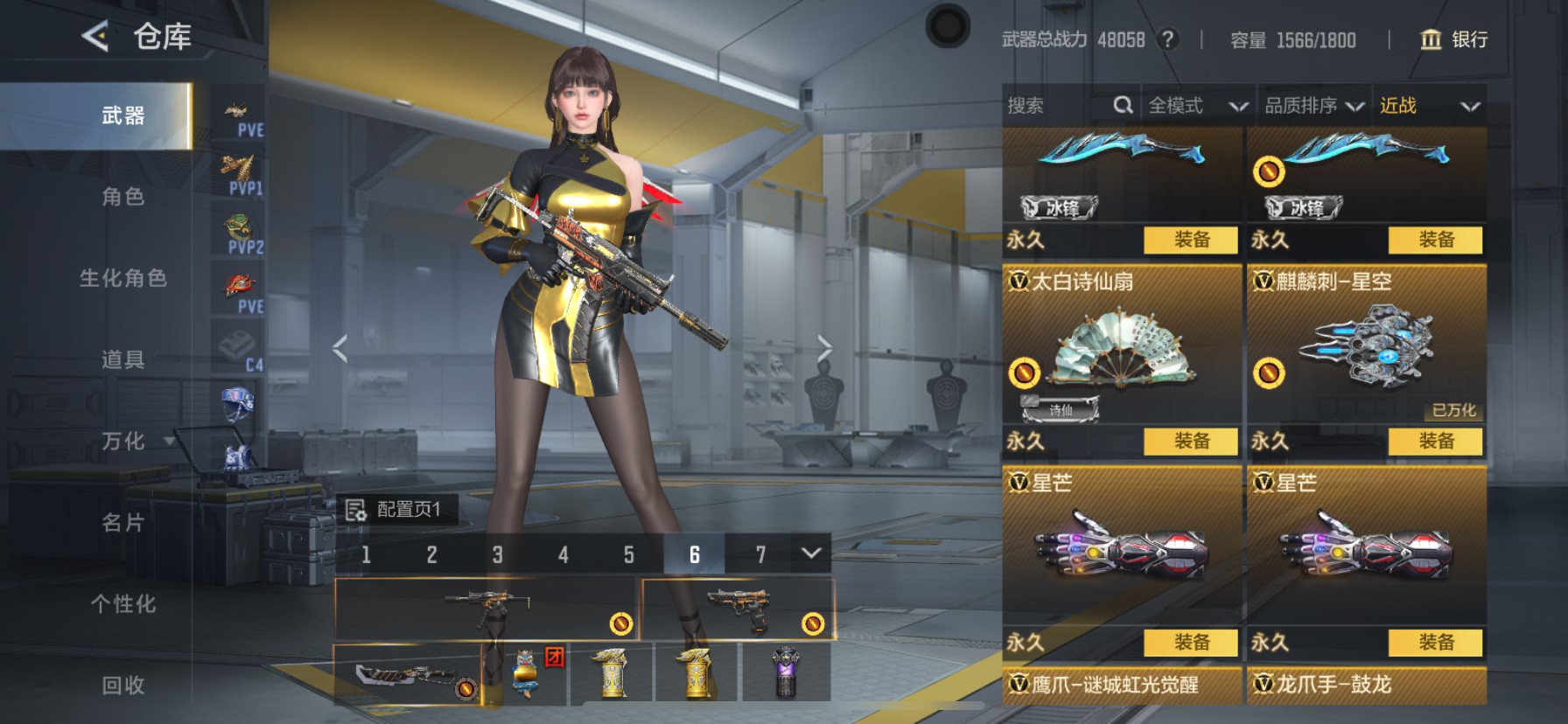Open the 全模式 mode dropdown
The width and height of the screenshot is (1568, 724).
(x=1196, y=106)
